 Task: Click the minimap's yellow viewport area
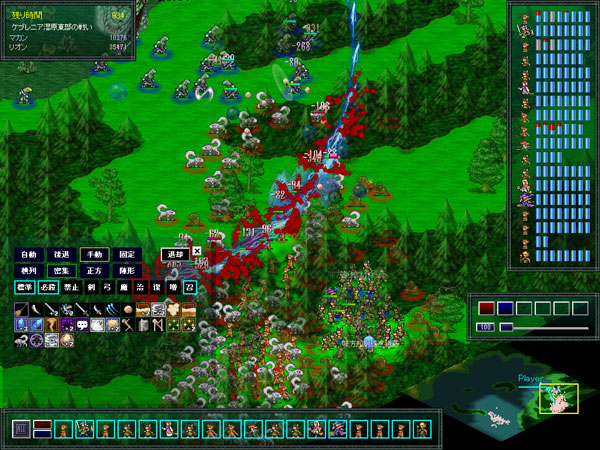click(x=558, y=400)
